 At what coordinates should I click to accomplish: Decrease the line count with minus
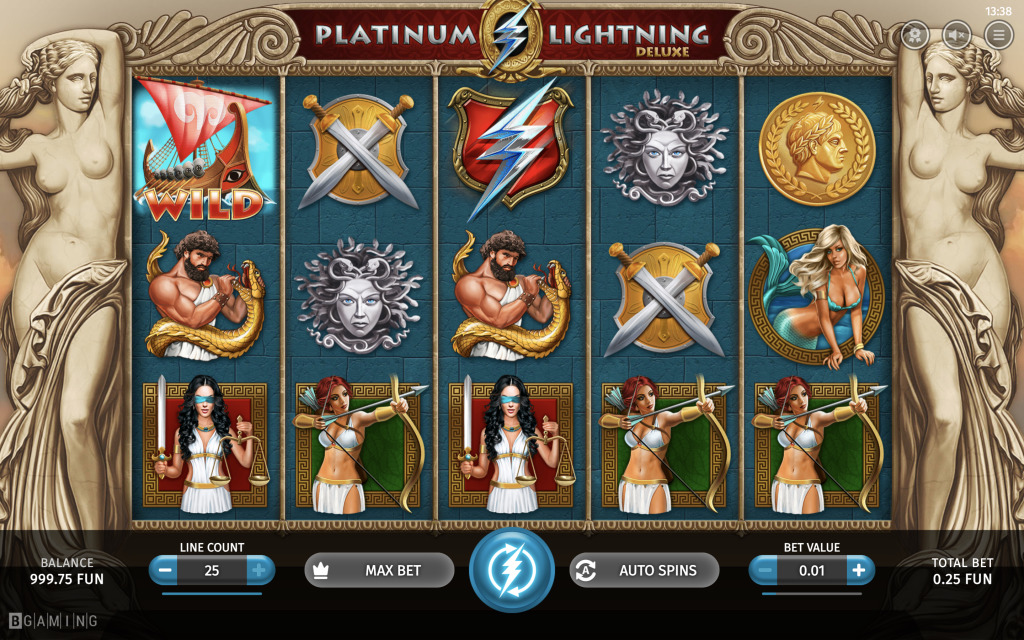click(x=165, y=570)
